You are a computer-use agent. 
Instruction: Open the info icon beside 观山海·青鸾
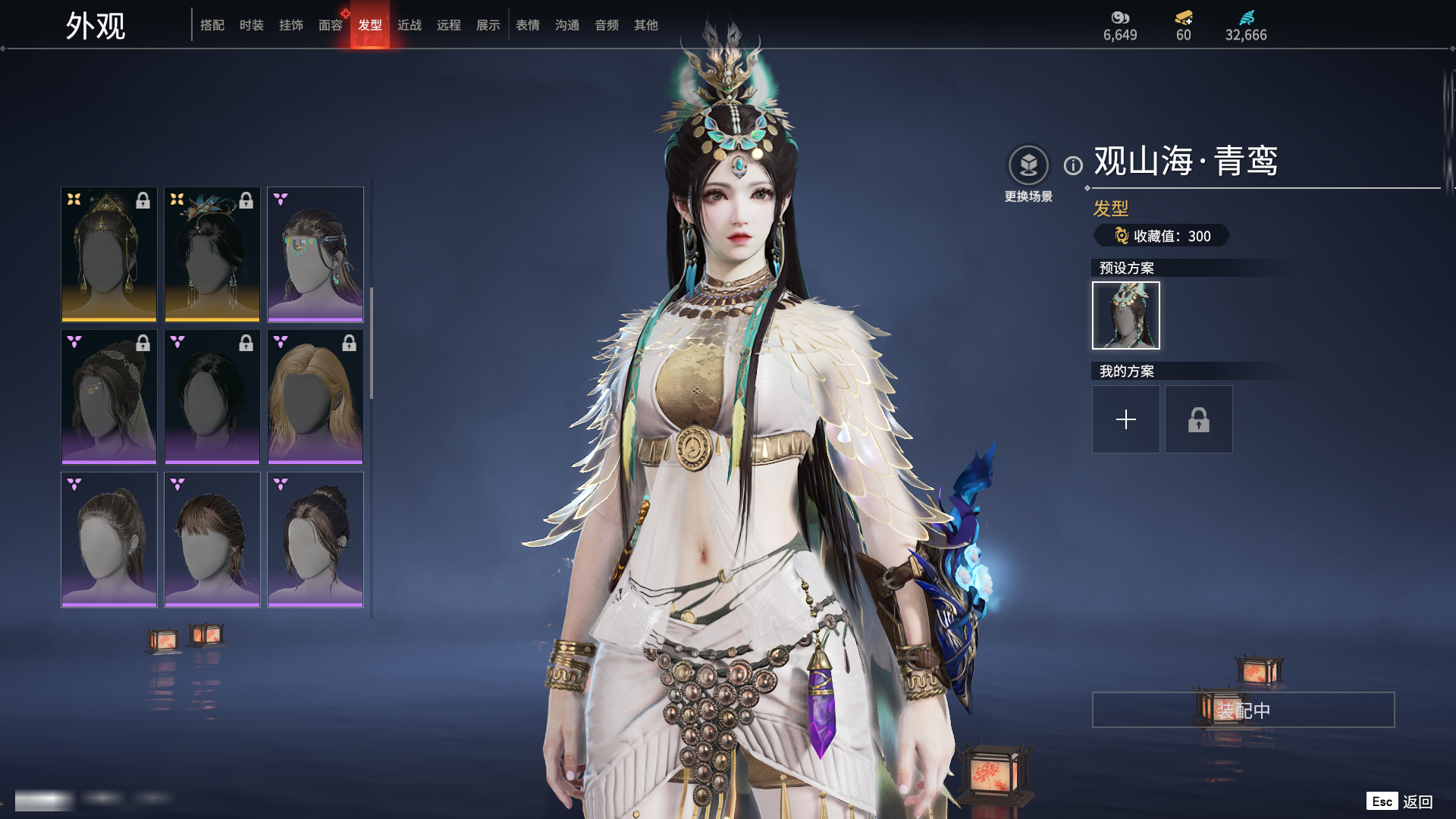(1073, 165)
